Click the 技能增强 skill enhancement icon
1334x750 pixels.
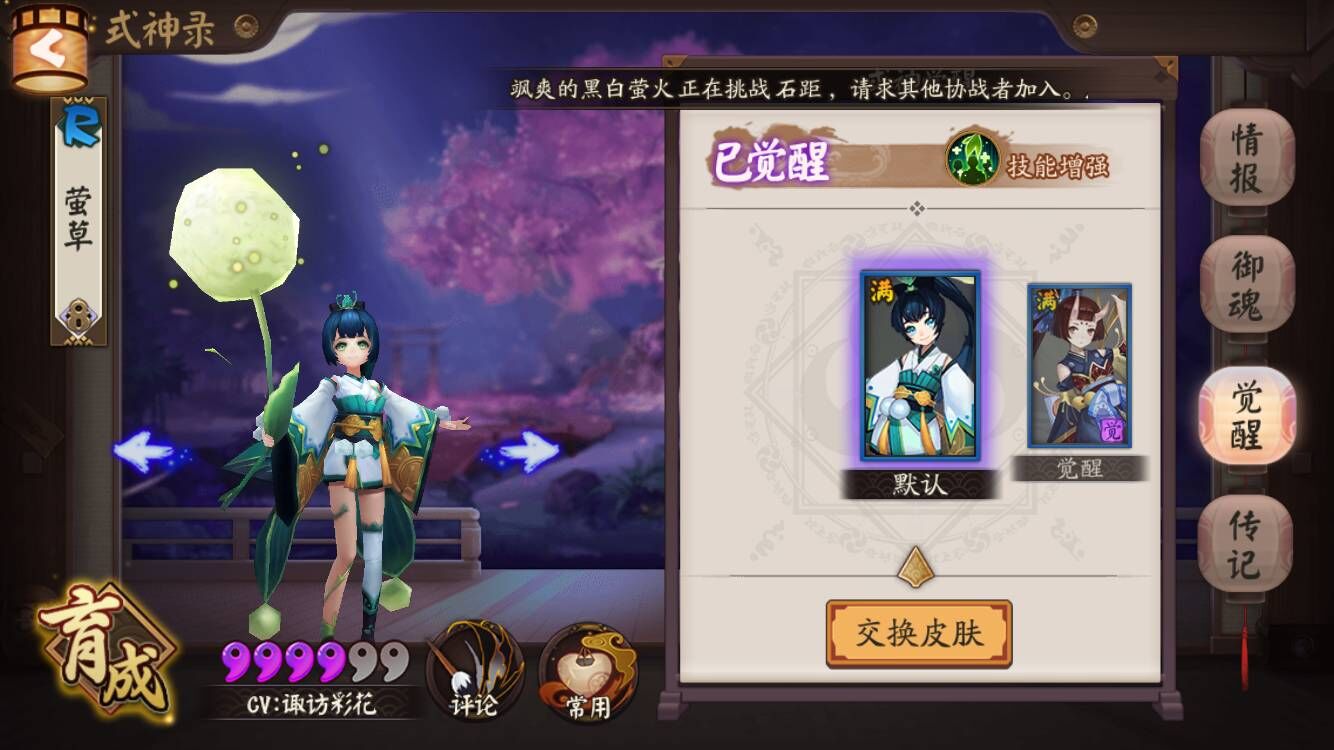tap(975, 158)
